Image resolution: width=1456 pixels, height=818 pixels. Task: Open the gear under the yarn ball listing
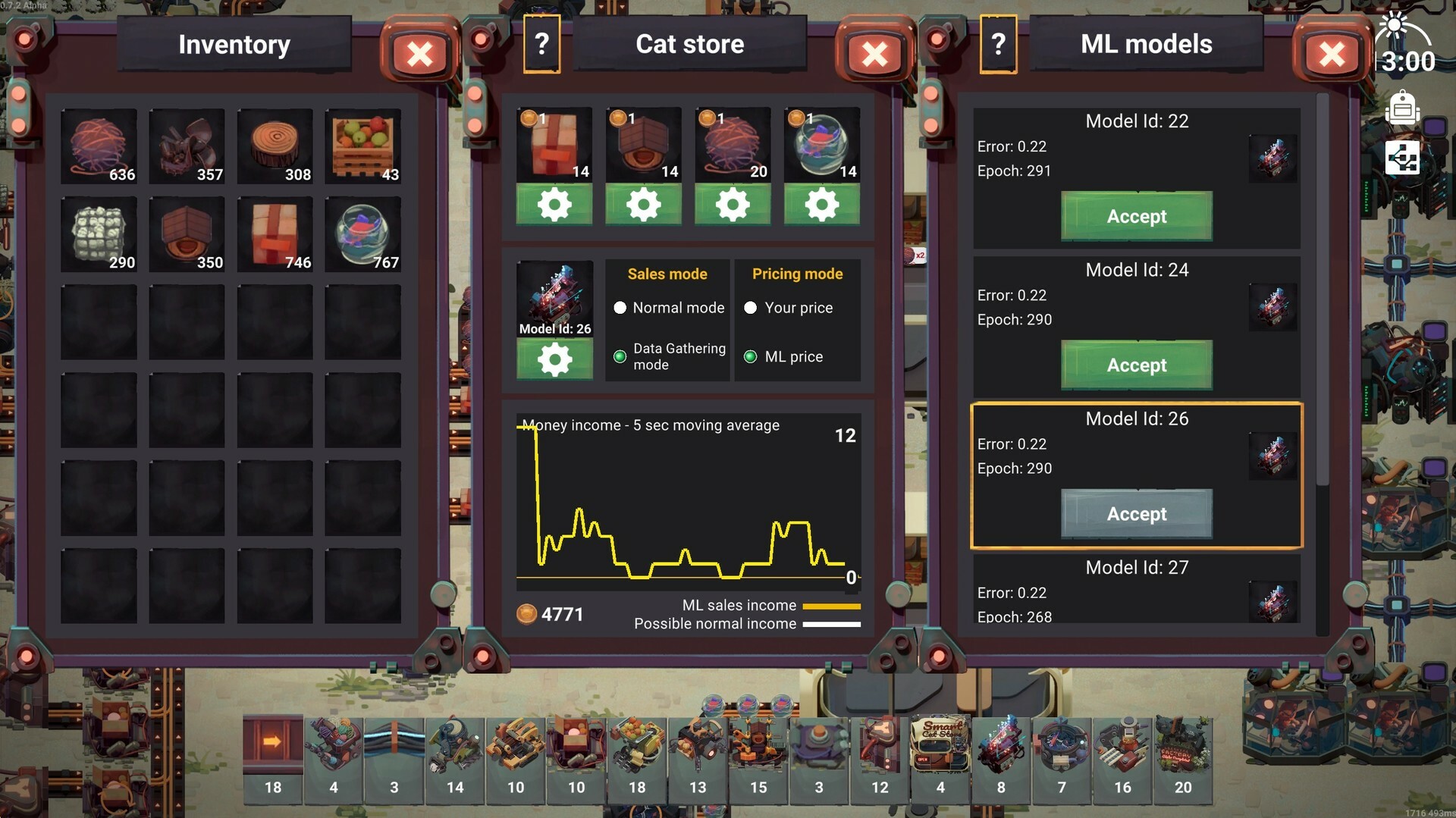733,204
